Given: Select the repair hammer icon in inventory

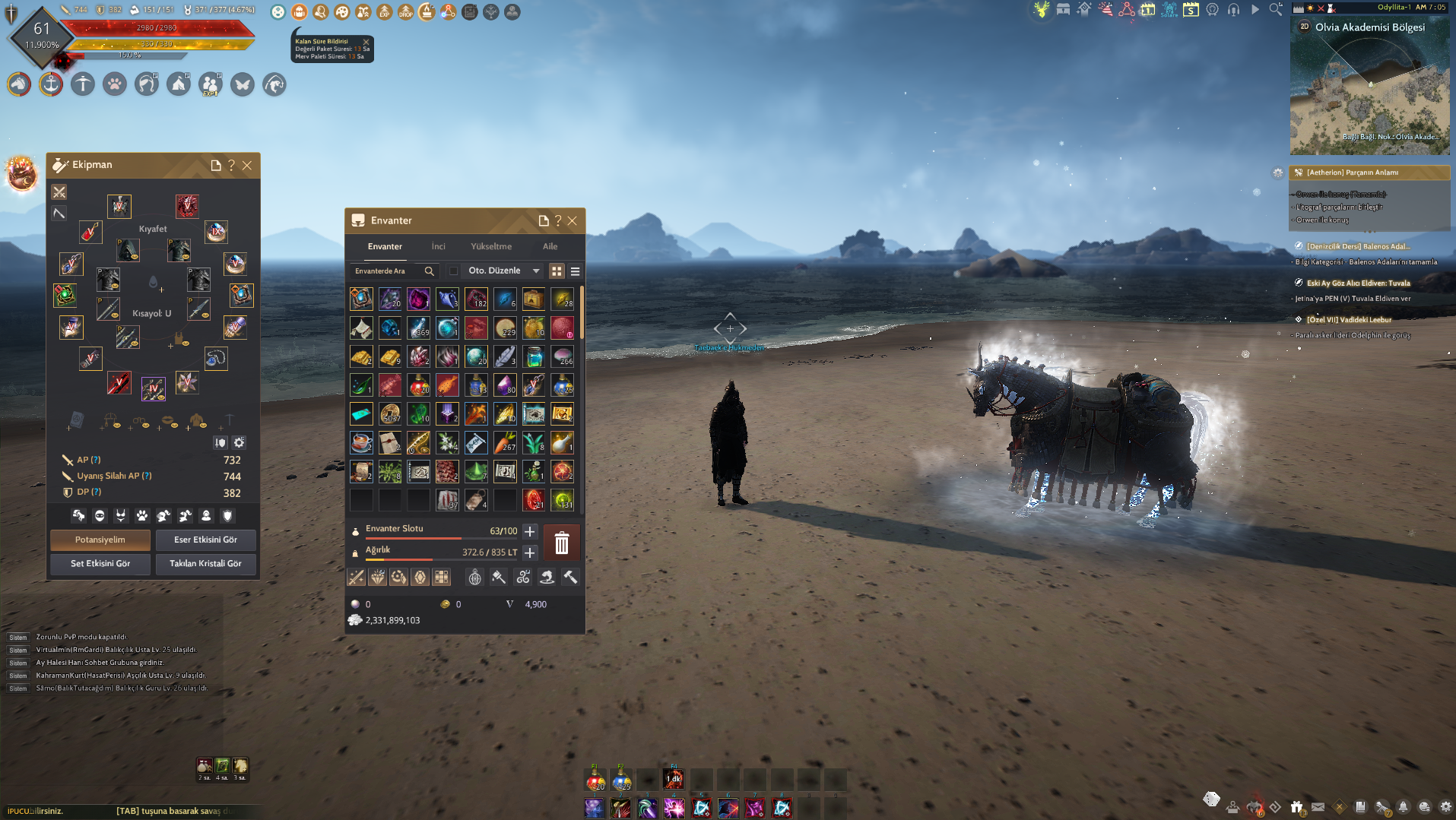Looking at the screenshot, I should [570, 577].
